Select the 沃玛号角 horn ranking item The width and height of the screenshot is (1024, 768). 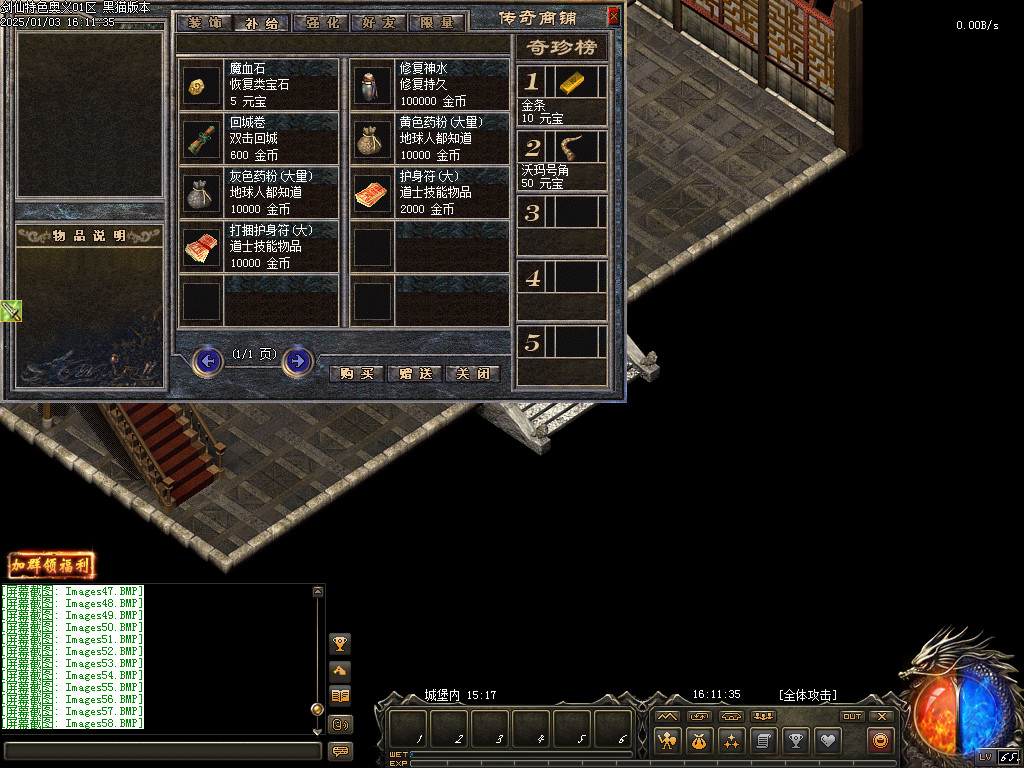570,148
